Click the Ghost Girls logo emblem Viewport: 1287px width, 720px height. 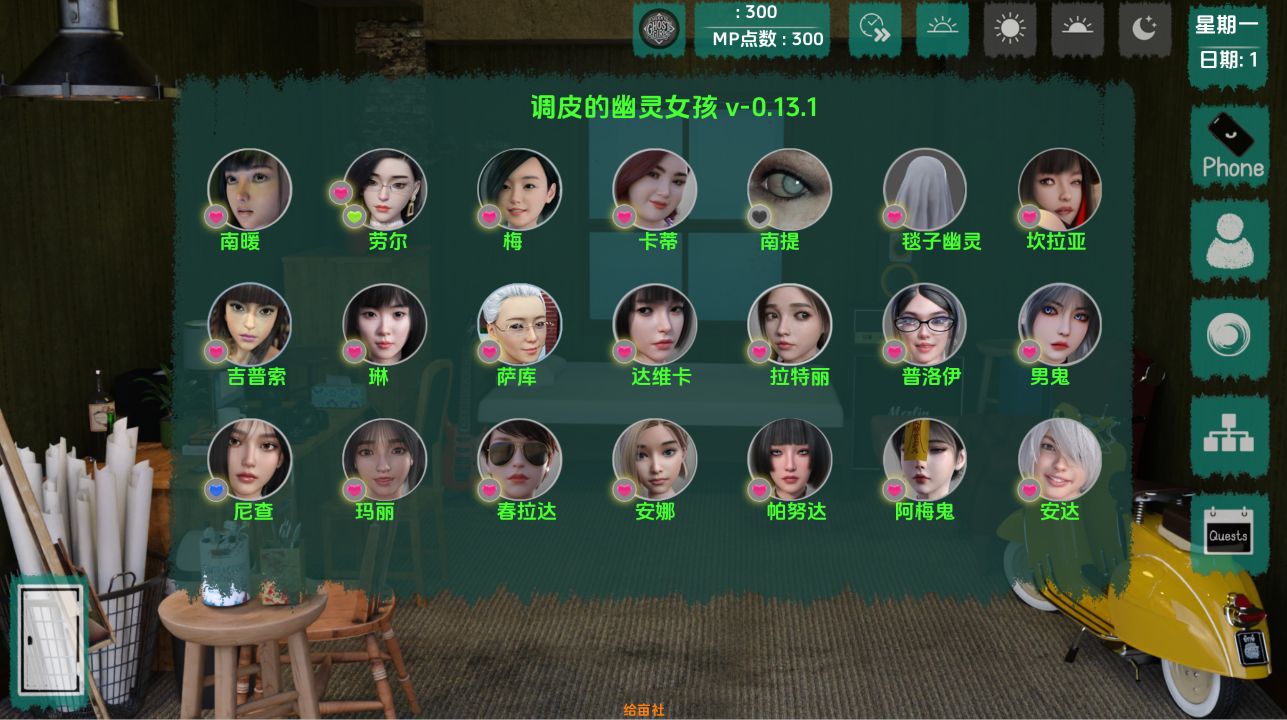[x=660, y=29]
